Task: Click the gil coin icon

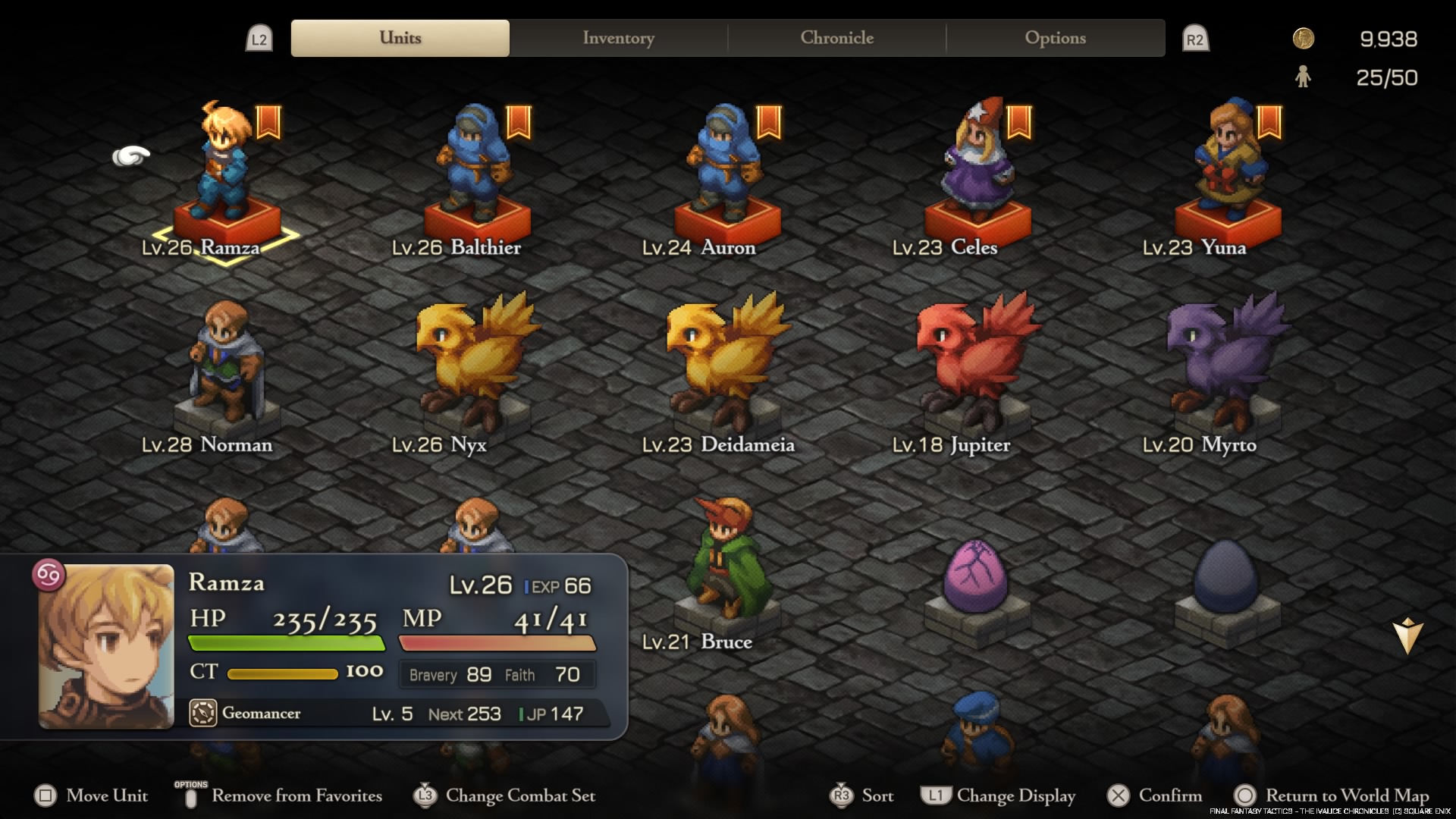Action: click(x=1303, y=37)
